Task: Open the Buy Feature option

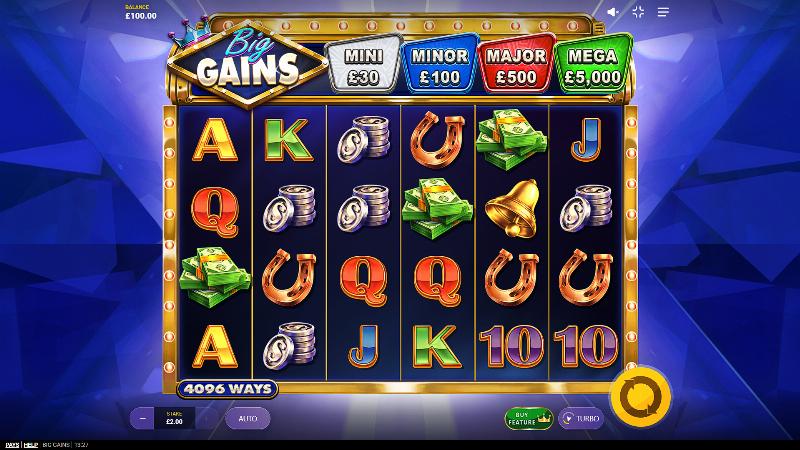Action: [529, 418]
